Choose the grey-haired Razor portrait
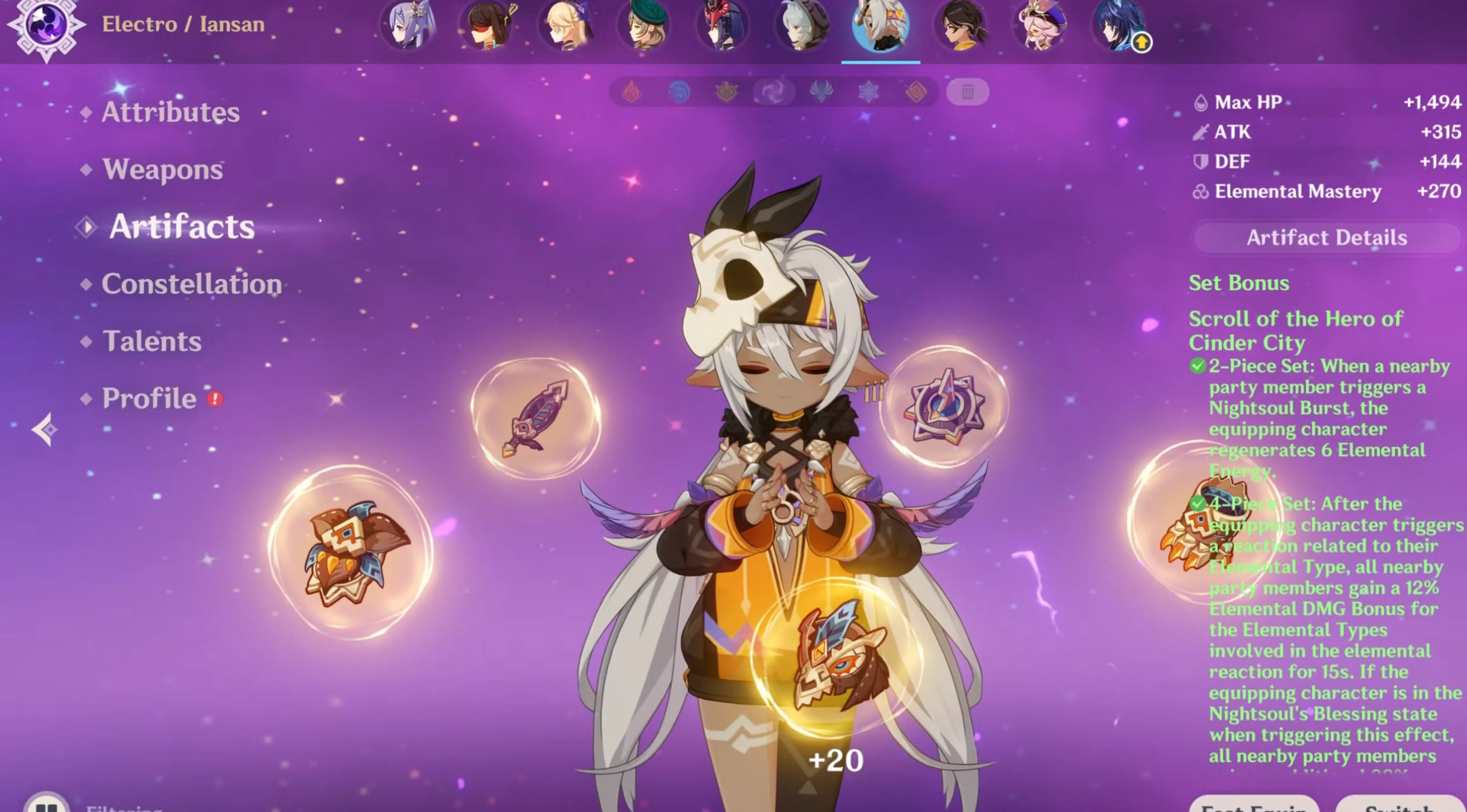This screenshot has width=1467, height=812. tap(802, 26)
